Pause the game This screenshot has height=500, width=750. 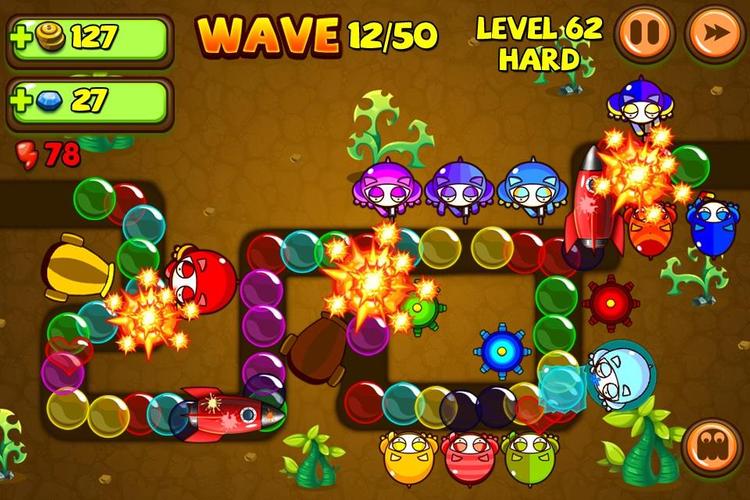pos(644,34)
